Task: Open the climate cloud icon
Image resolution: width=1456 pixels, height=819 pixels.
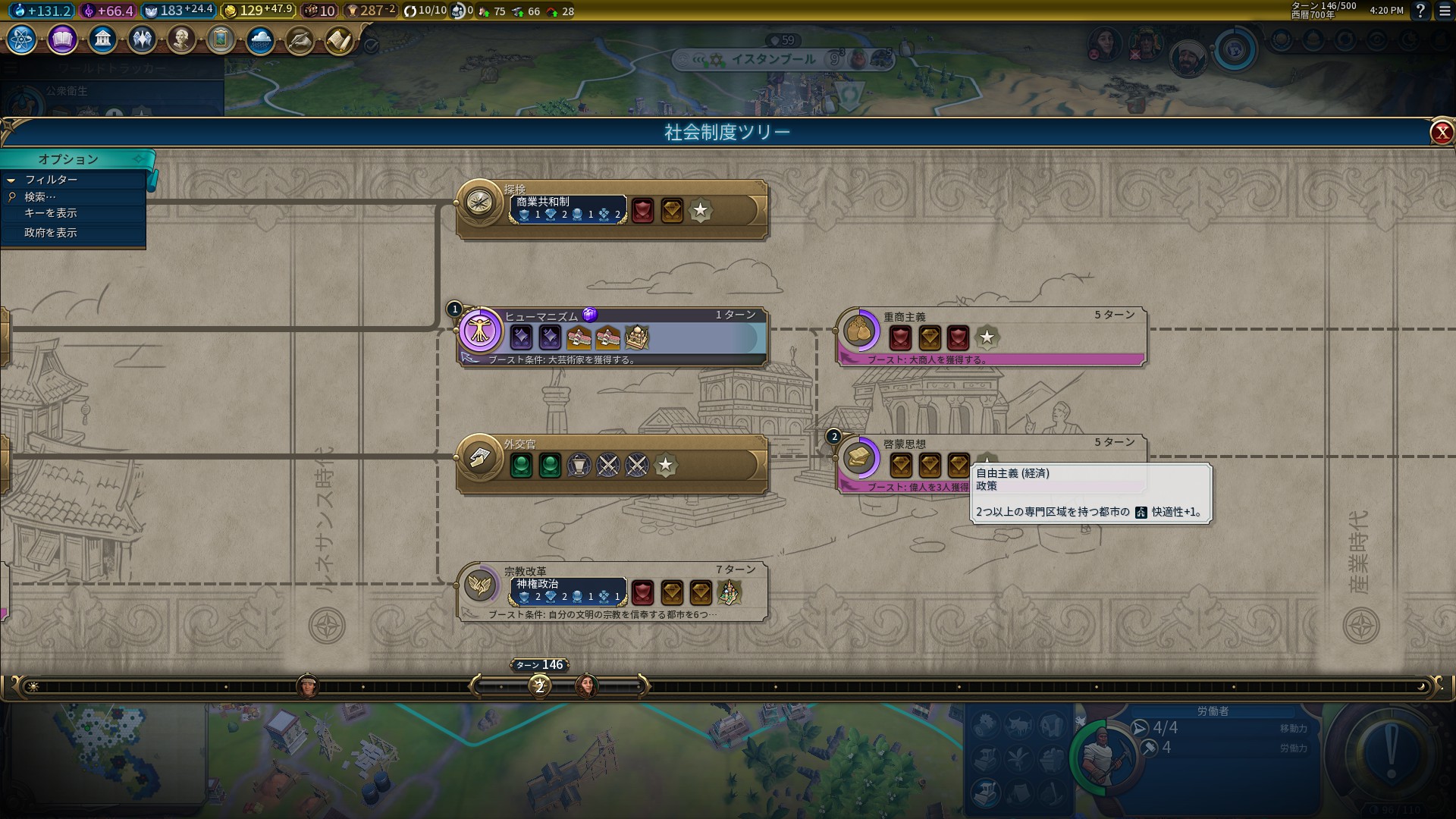Action: (260, 39)
